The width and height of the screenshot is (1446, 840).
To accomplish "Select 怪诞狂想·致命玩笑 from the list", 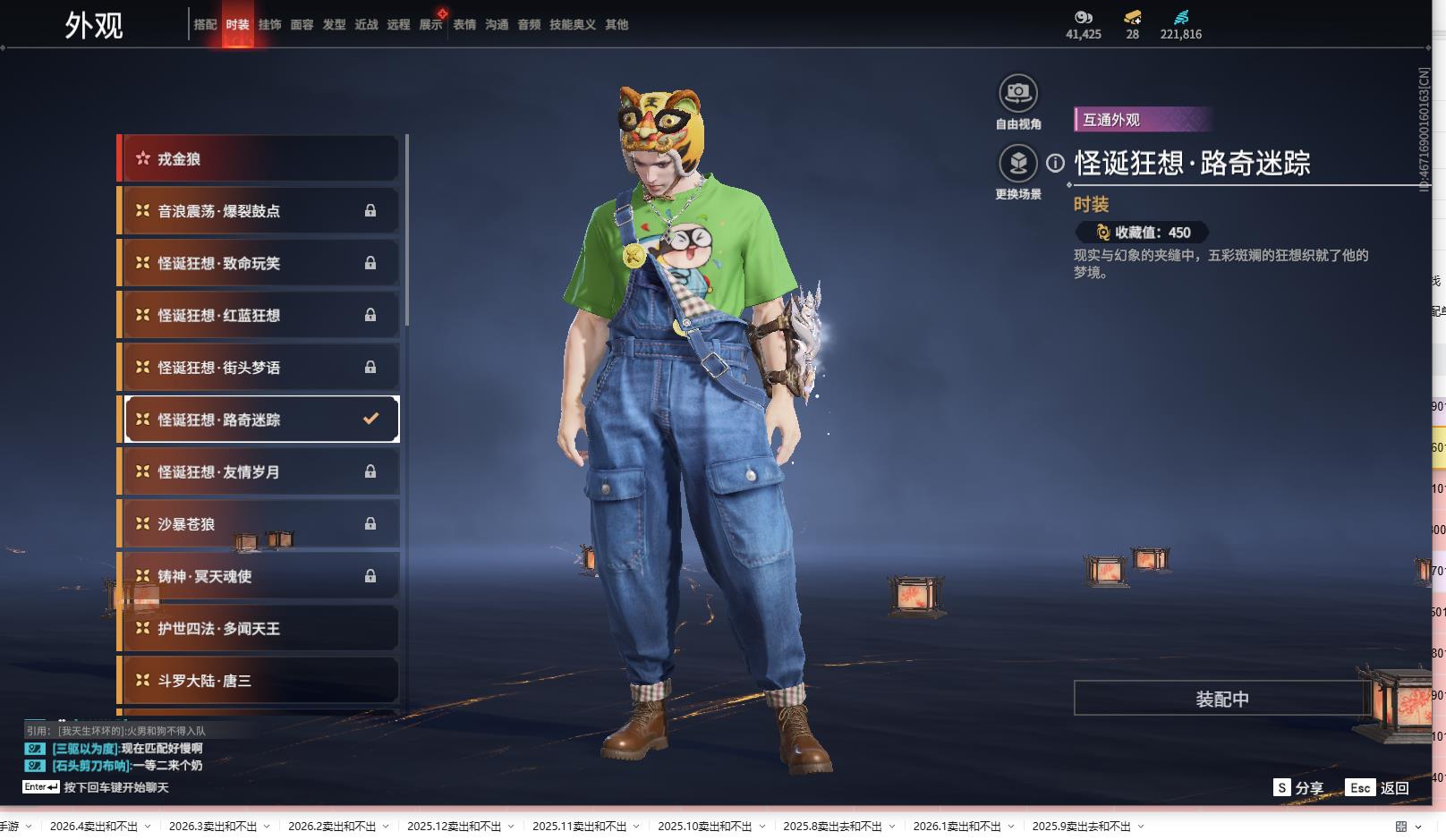I will click(x=259, y=263).
